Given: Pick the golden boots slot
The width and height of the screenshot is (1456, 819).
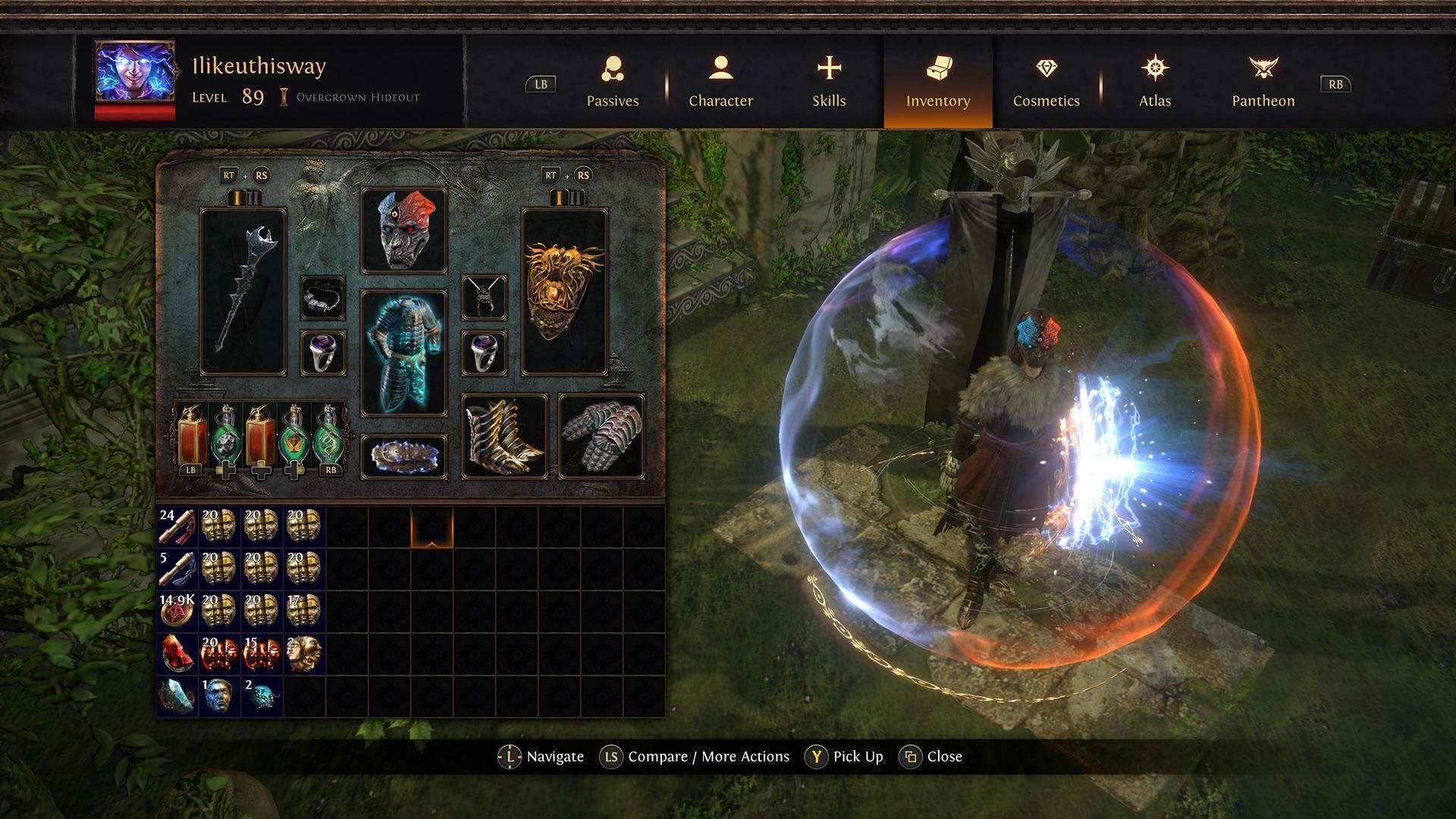Looking at the screenshot, I should tap(504, 436).
